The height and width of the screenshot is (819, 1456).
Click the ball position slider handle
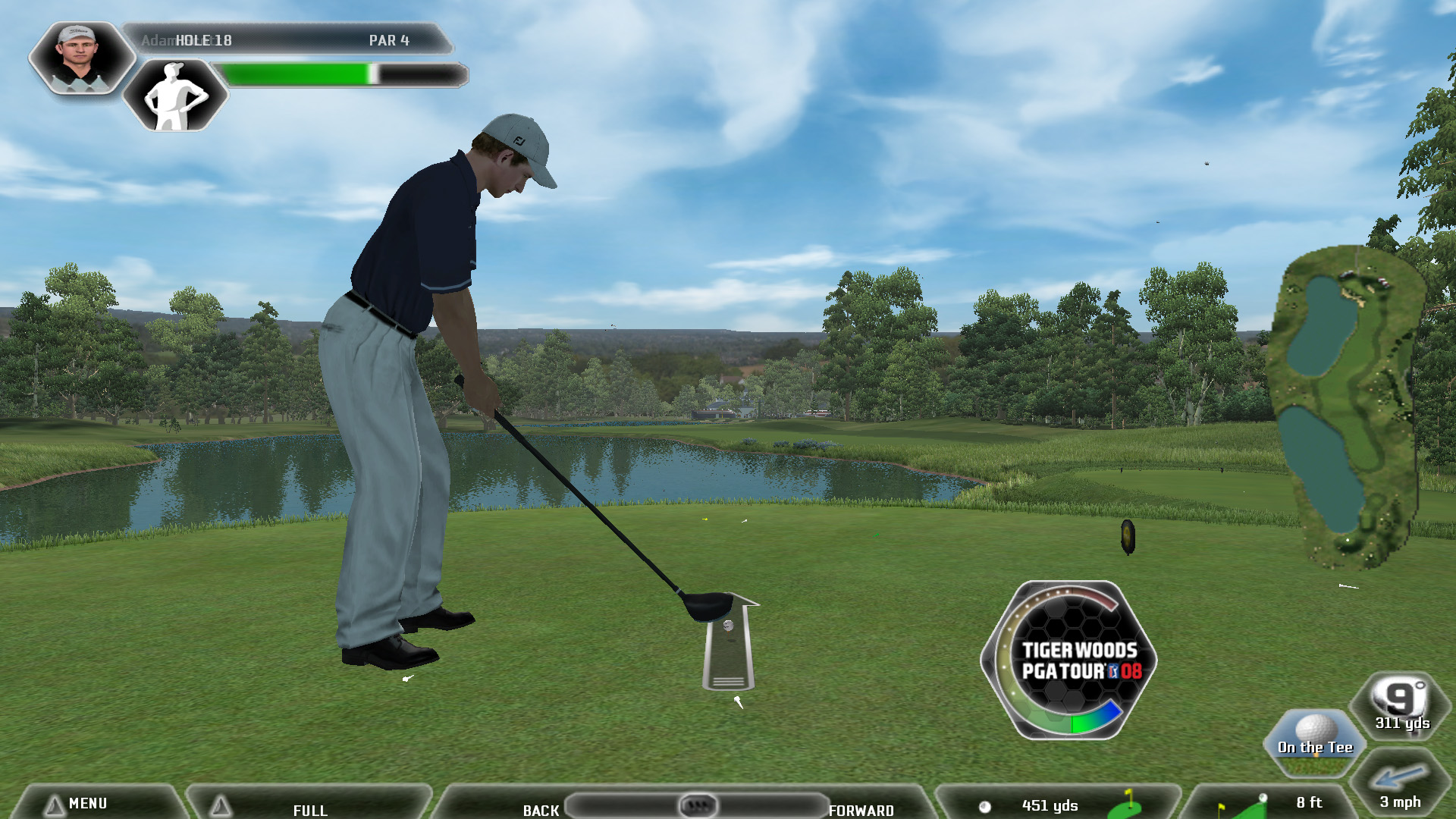697,805
